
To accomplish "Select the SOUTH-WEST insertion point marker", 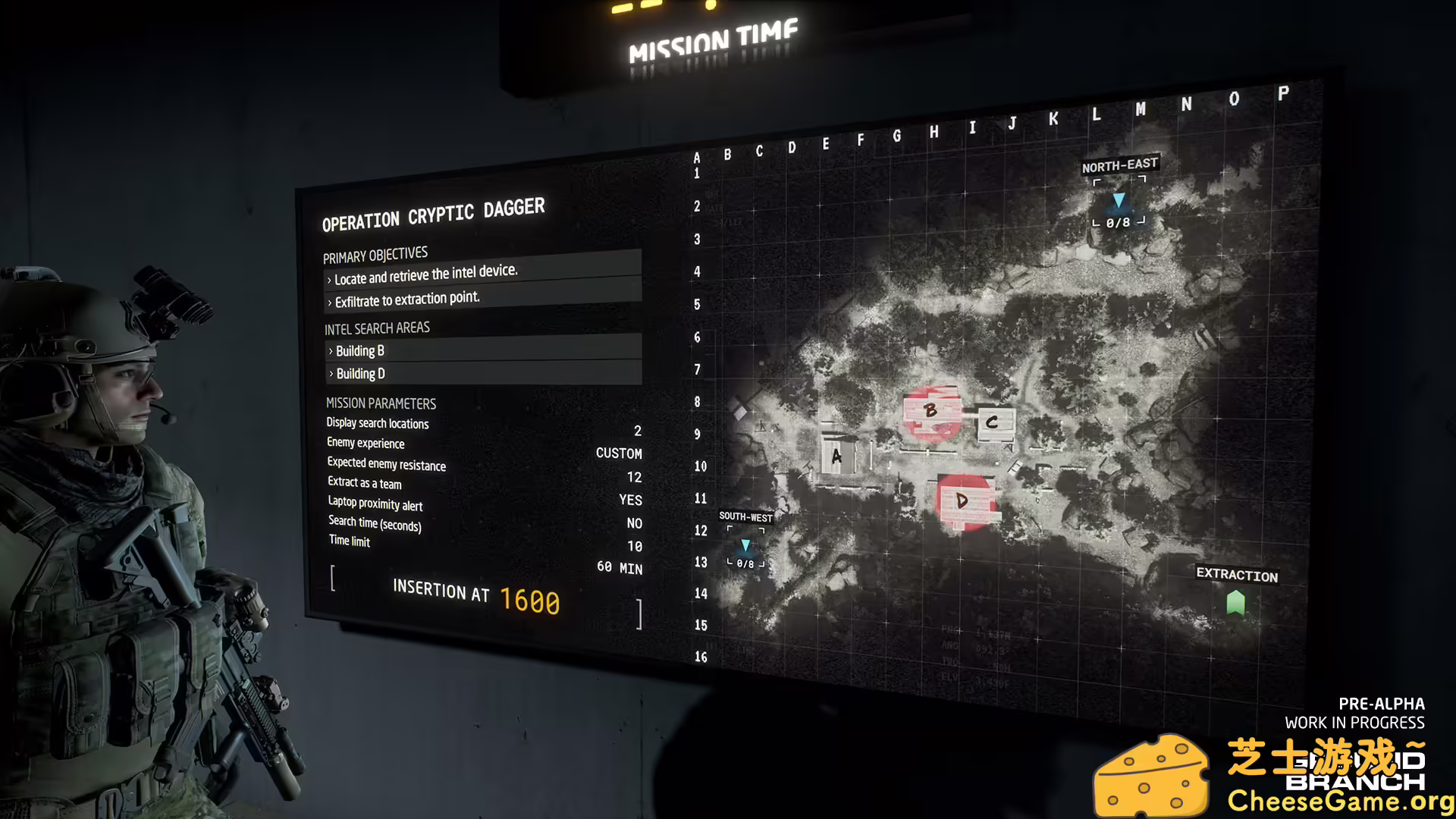I will coord(746,544).
